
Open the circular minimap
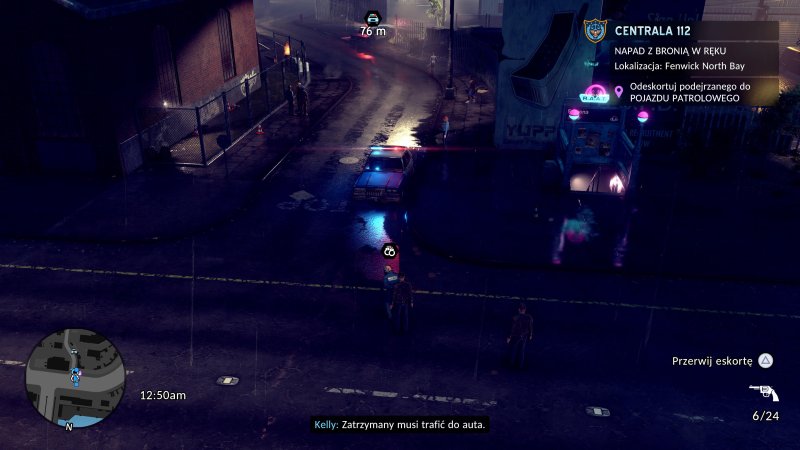tap(75, 377)
